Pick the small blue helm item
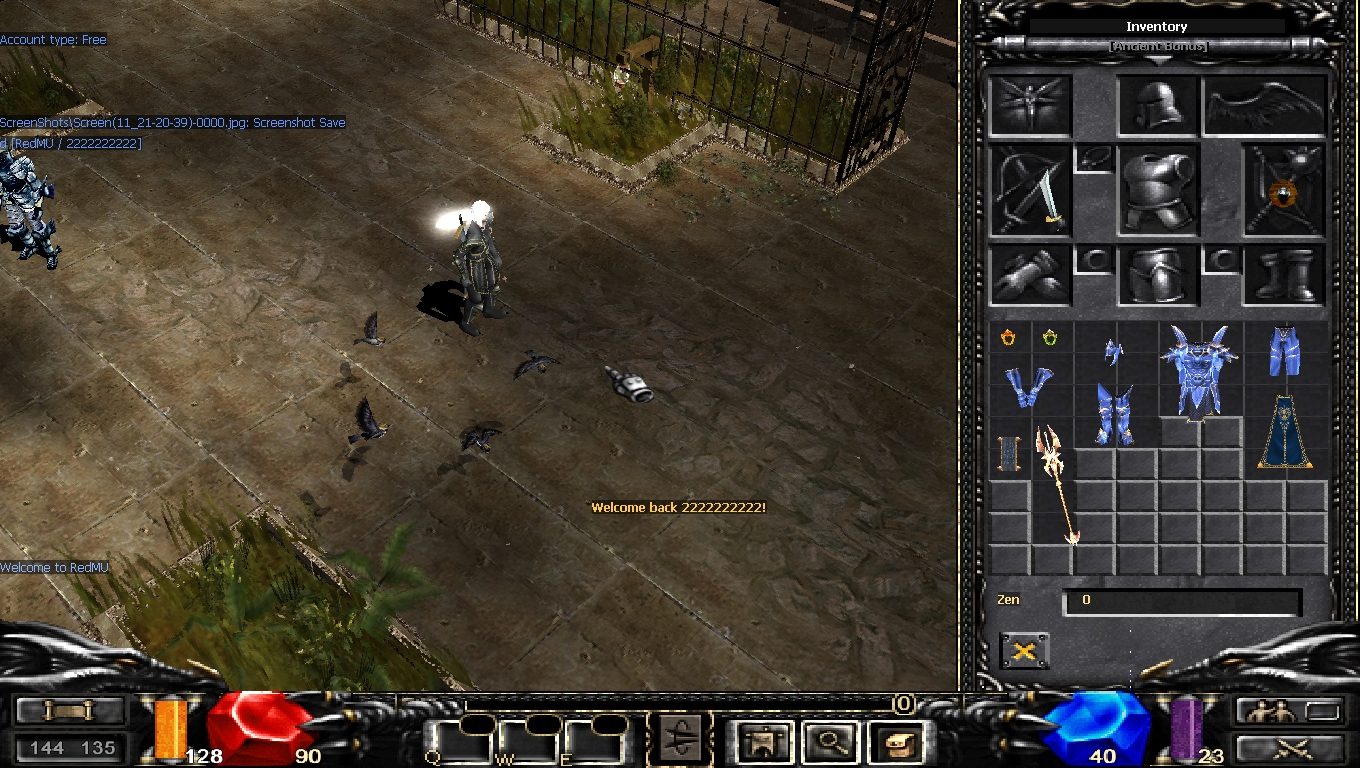This screenshot has height=768, width=1360. point(1113,351)
